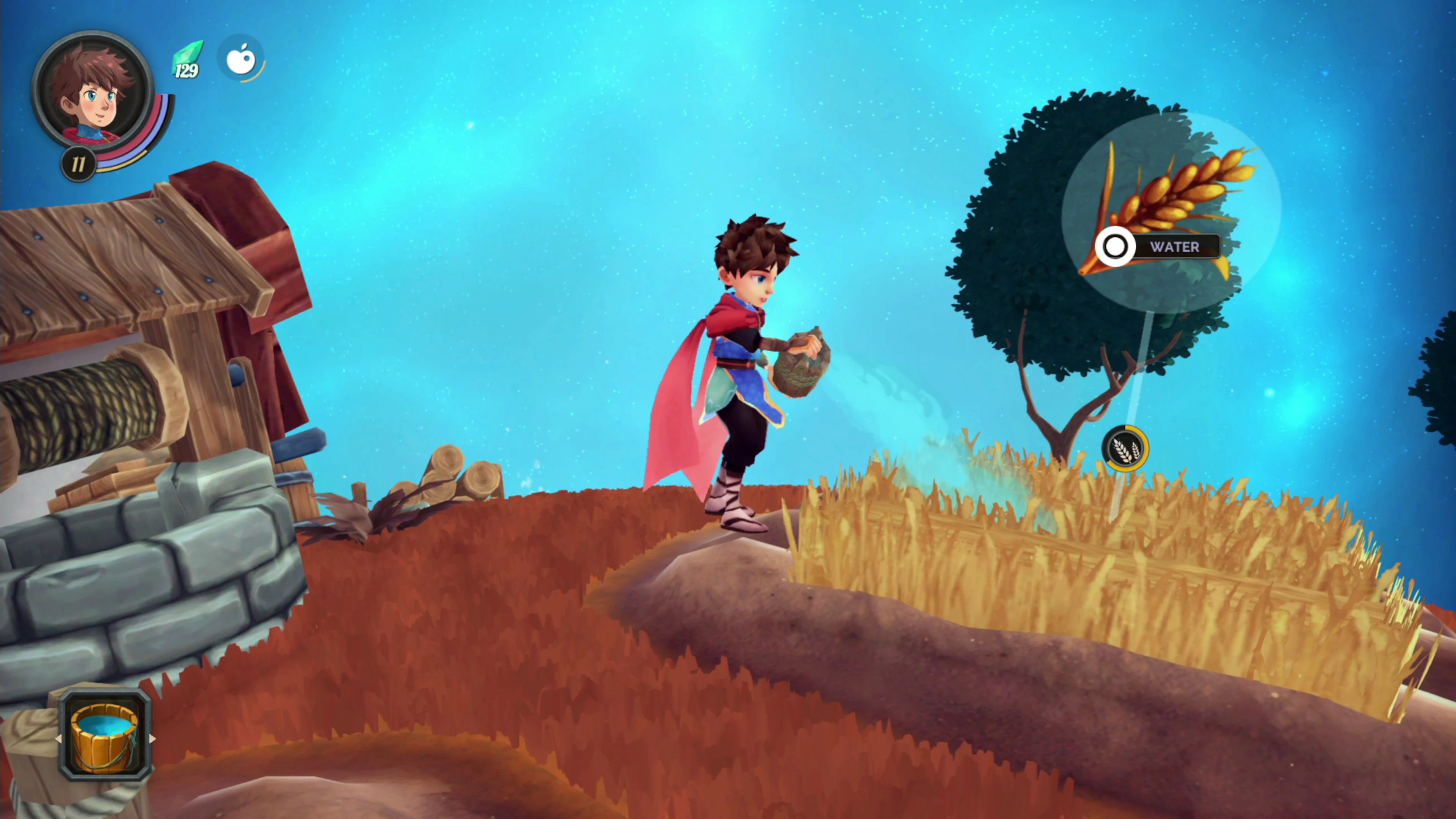Click the WATER text label on the tree
The width and height of the screenshot is (1456, 819).
pyautogui.click(x=1175, y=247)
